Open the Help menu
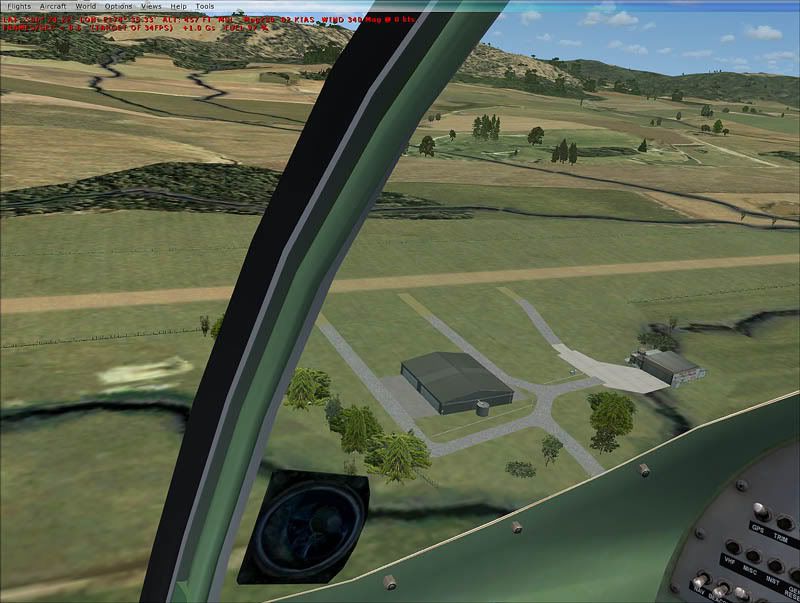 [x=178, y=6]
